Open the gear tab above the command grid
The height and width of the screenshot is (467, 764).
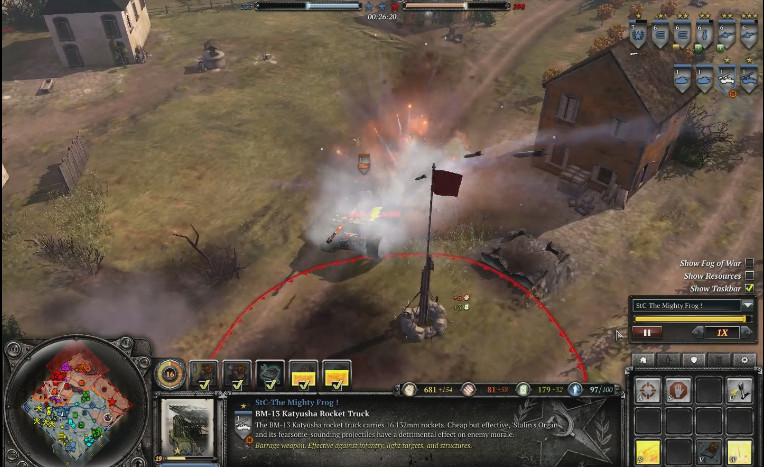(742, 360)
